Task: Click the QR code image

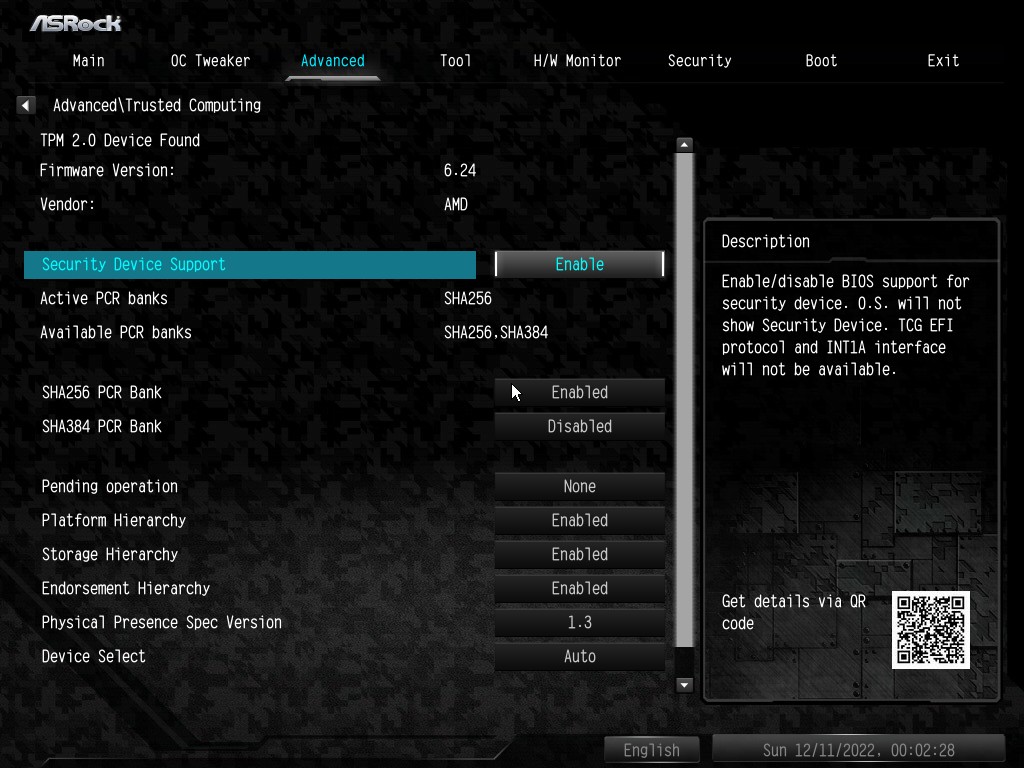Action: click(x=931, y=629)
